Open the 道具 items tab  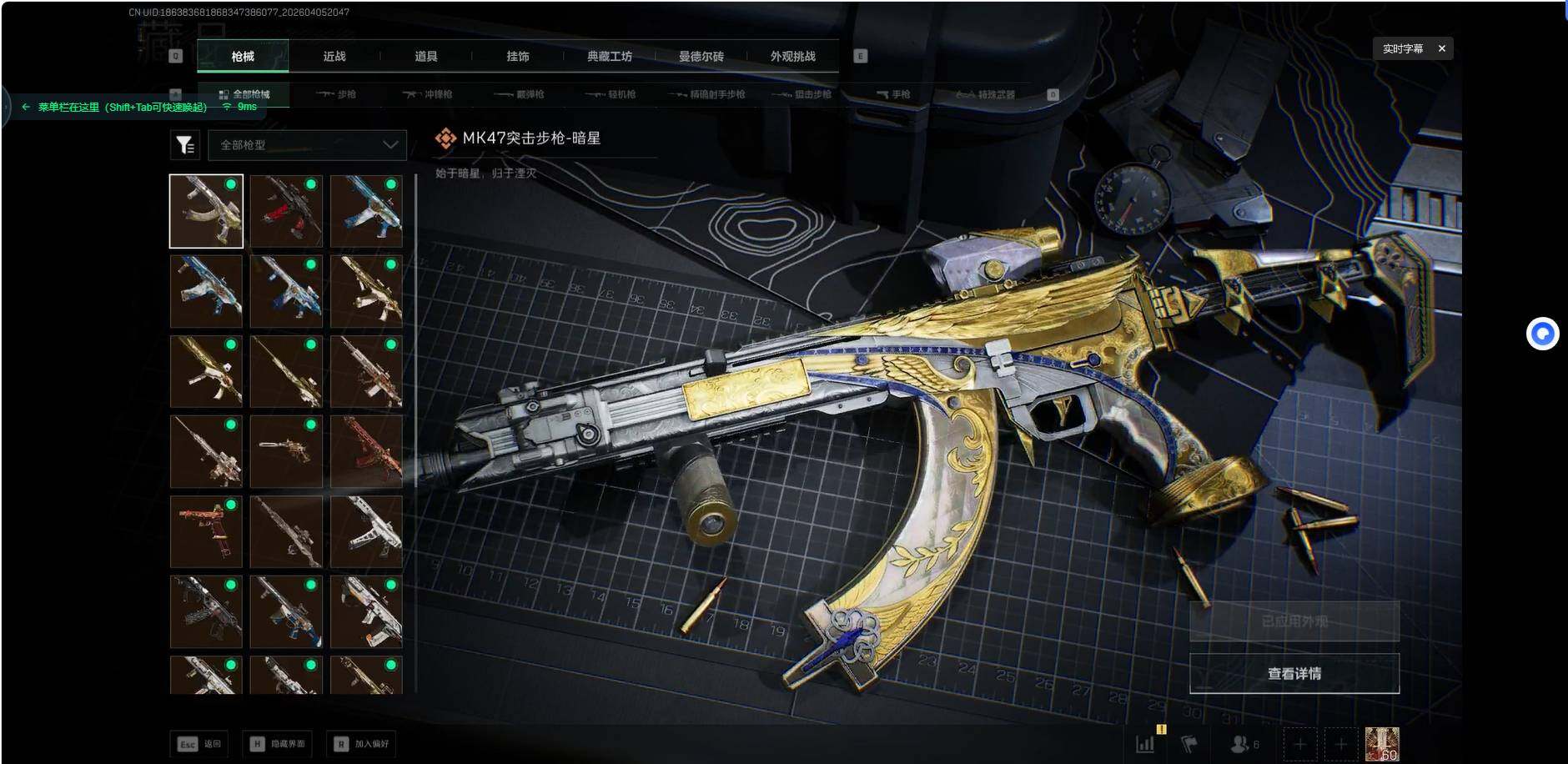click(426, 56)
